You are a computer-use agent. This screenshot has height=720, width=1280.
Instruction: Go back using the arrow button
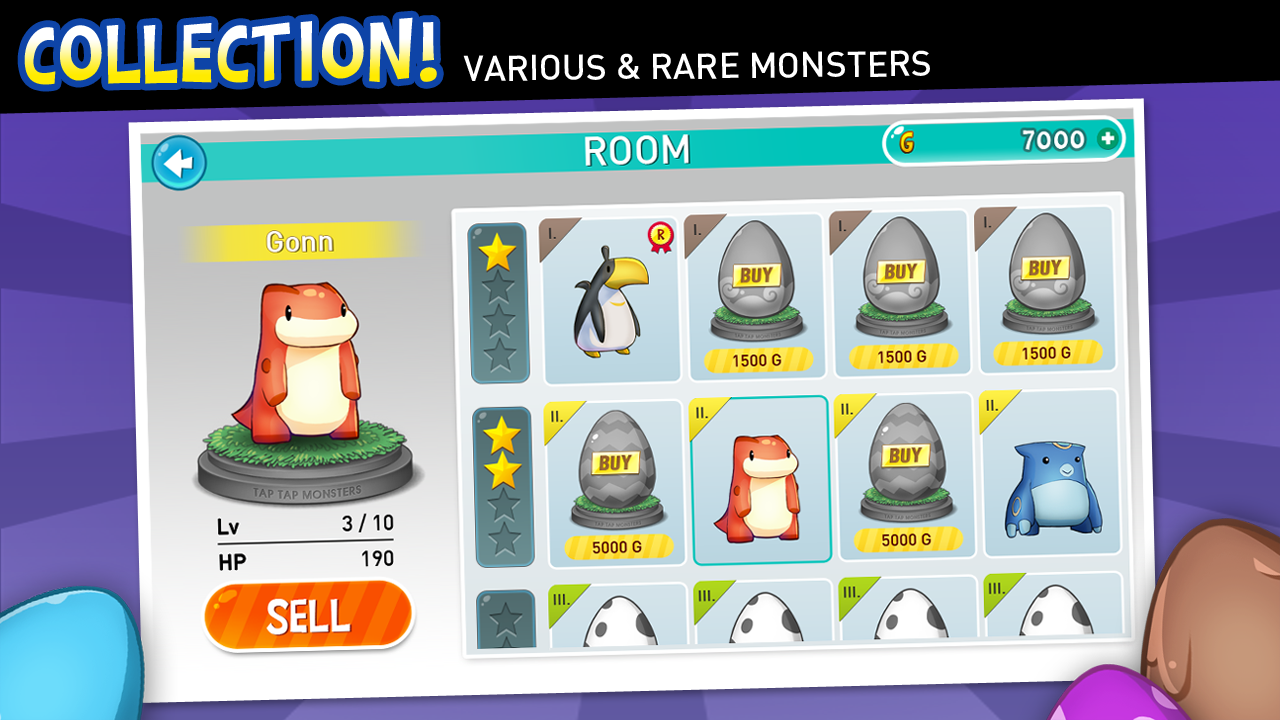[179, 163]
